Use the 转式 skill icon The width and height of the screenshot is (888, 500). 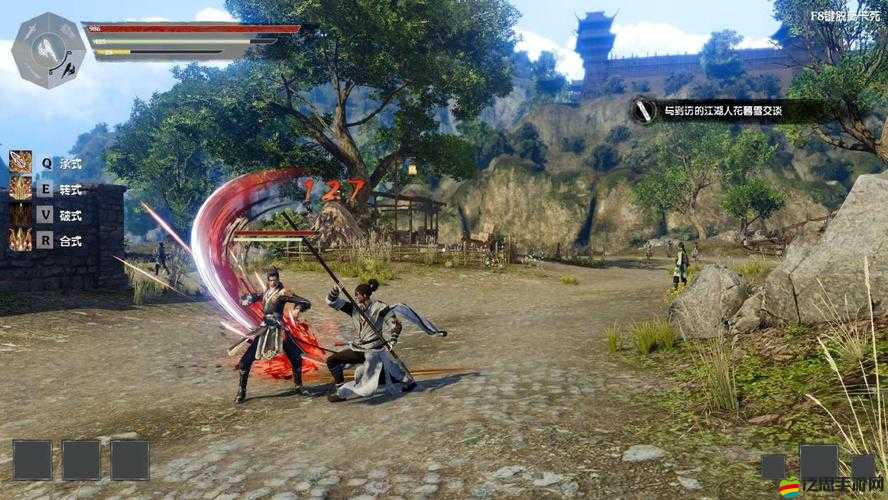[20, 188]
